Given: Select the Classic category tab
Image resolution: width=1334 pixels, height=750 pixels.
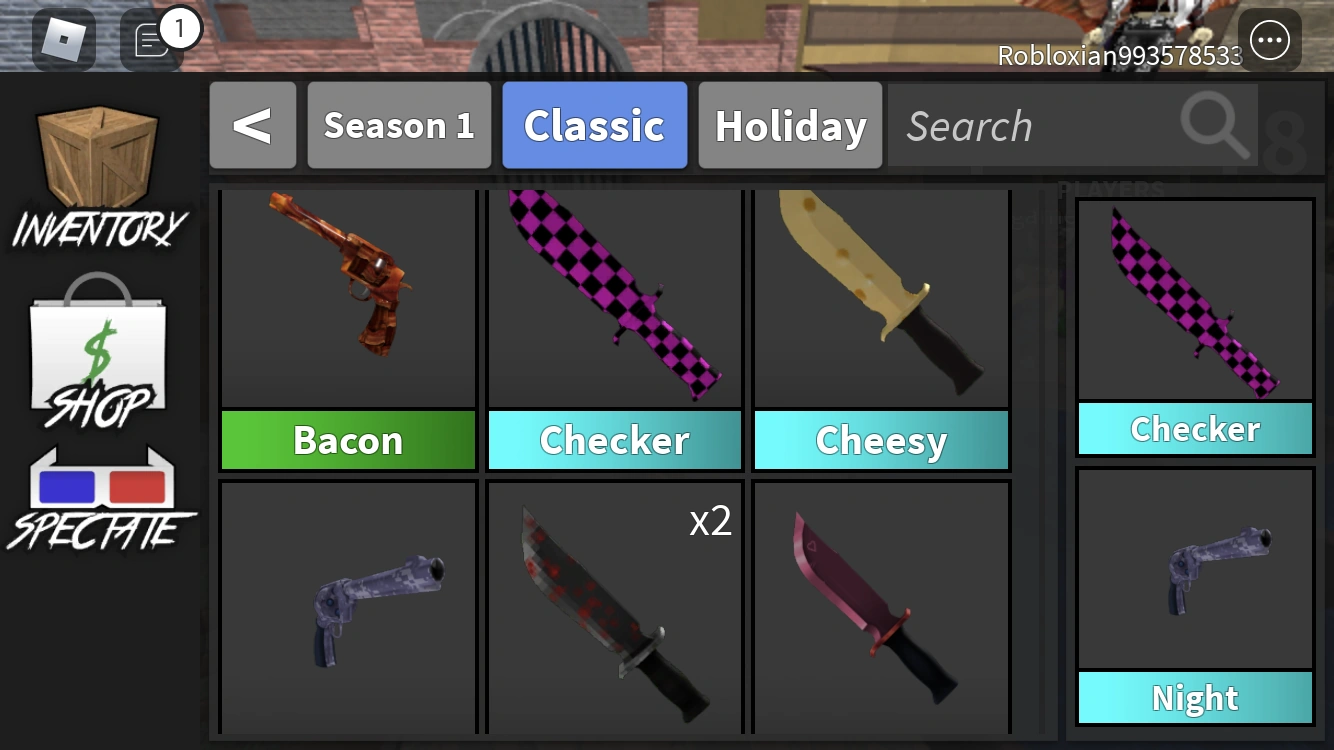Looking at the screenshot, I should 594,125.
